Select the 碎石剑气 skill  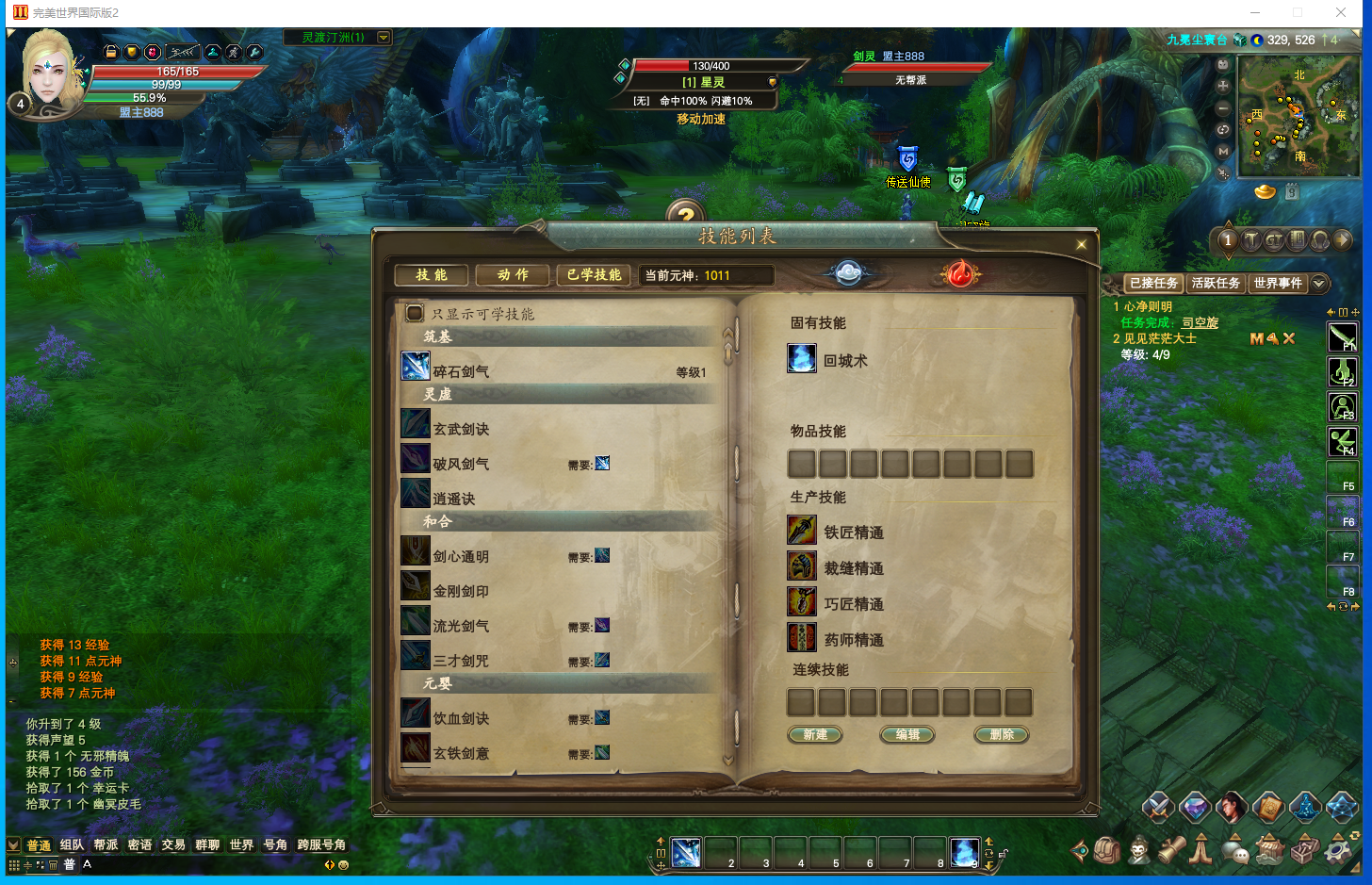coord(461,371)
